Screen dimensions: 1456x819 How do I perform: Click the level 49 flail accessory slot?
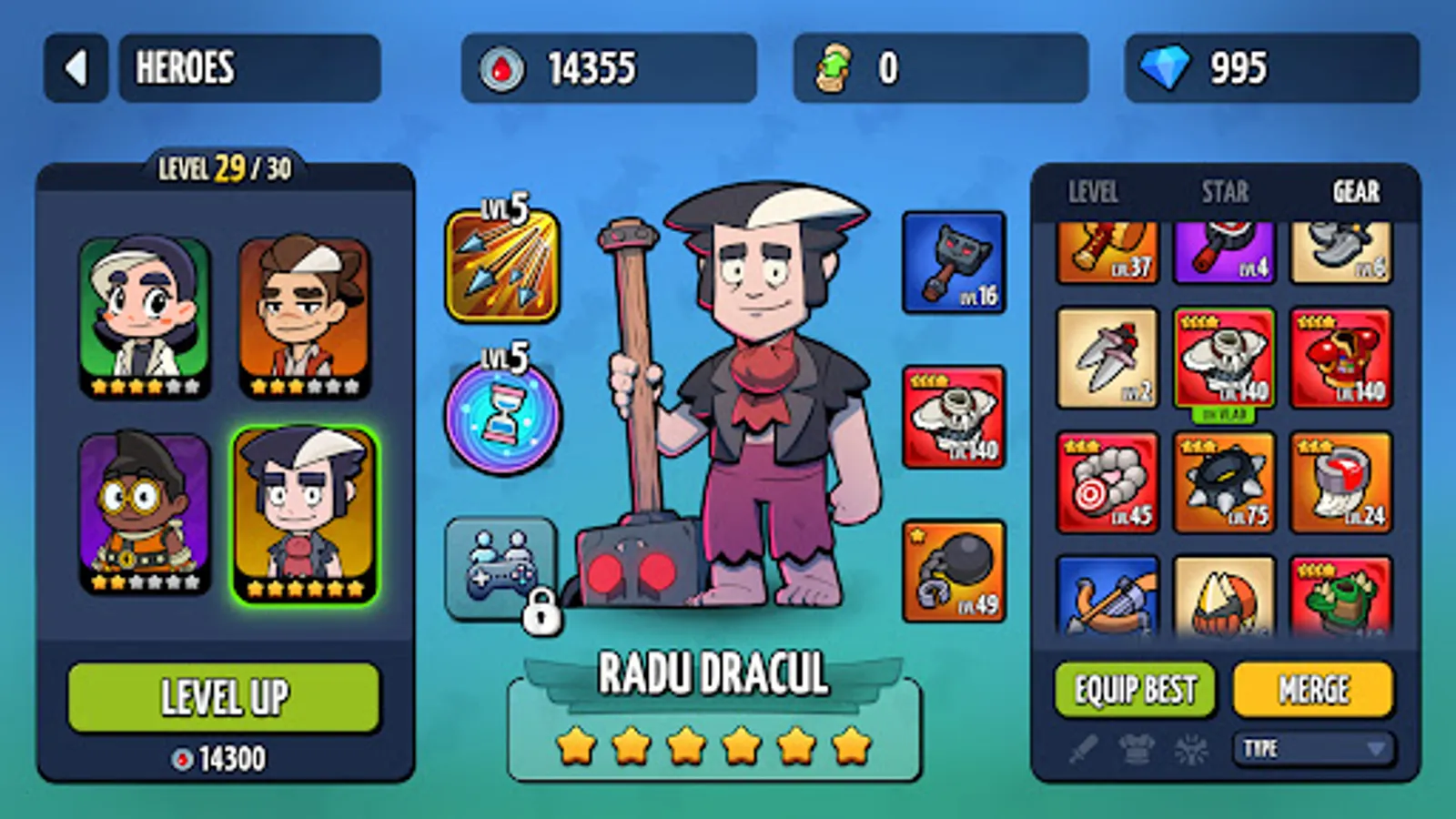coord(953,569)
